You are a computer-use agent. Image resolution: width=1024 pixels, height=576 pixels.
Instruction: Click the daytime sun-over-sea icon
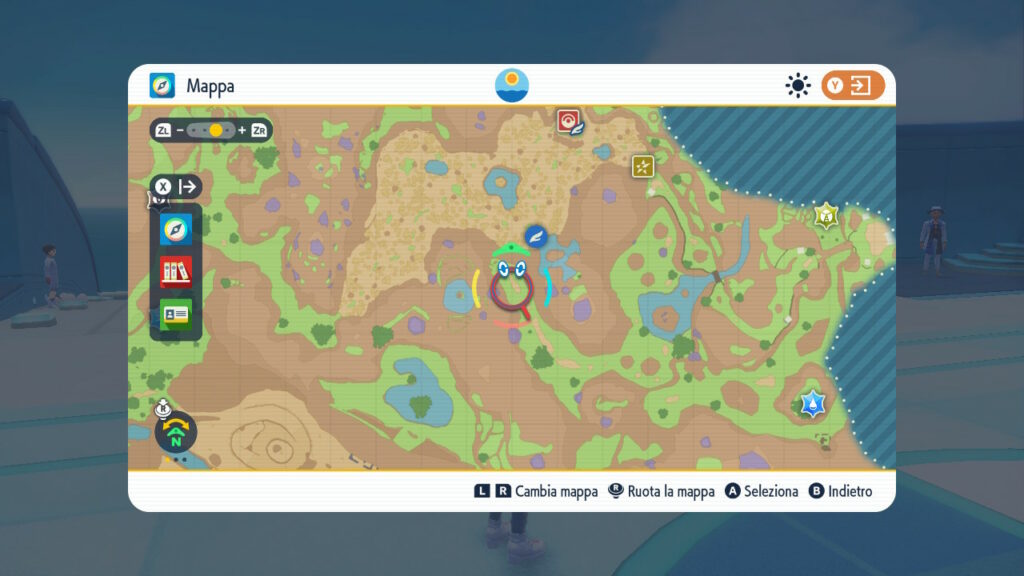(512, 86)
